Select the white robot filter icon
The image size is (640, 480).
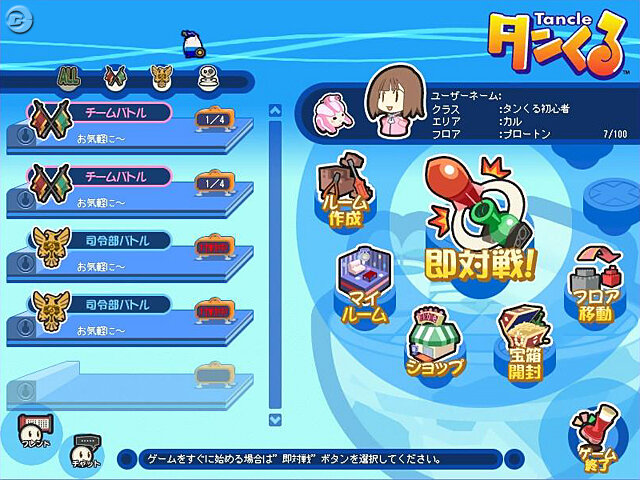206,76
